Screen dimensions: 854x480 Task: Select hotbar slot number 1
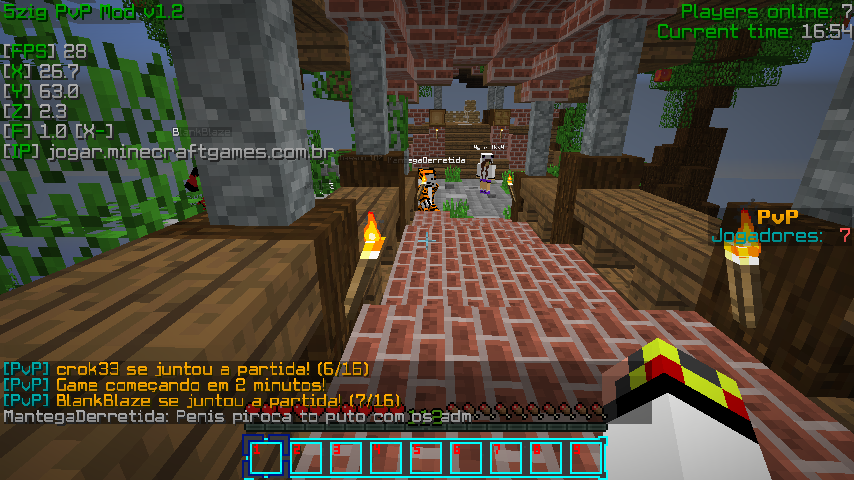point(266,457)
